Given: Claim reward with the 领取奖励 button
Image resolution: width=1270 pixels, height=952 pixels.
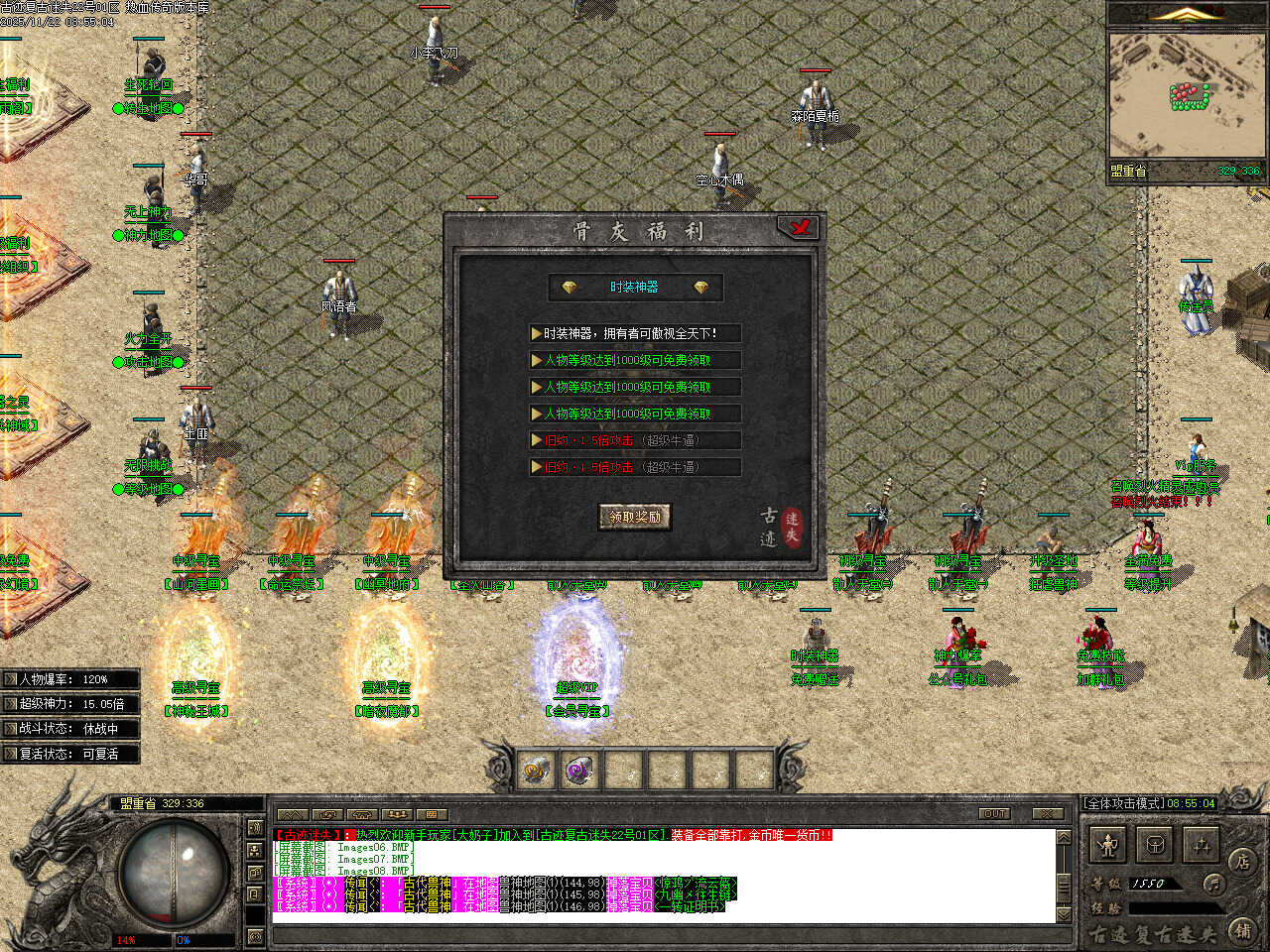Looking at the screenshot, I should click(635, 517).
